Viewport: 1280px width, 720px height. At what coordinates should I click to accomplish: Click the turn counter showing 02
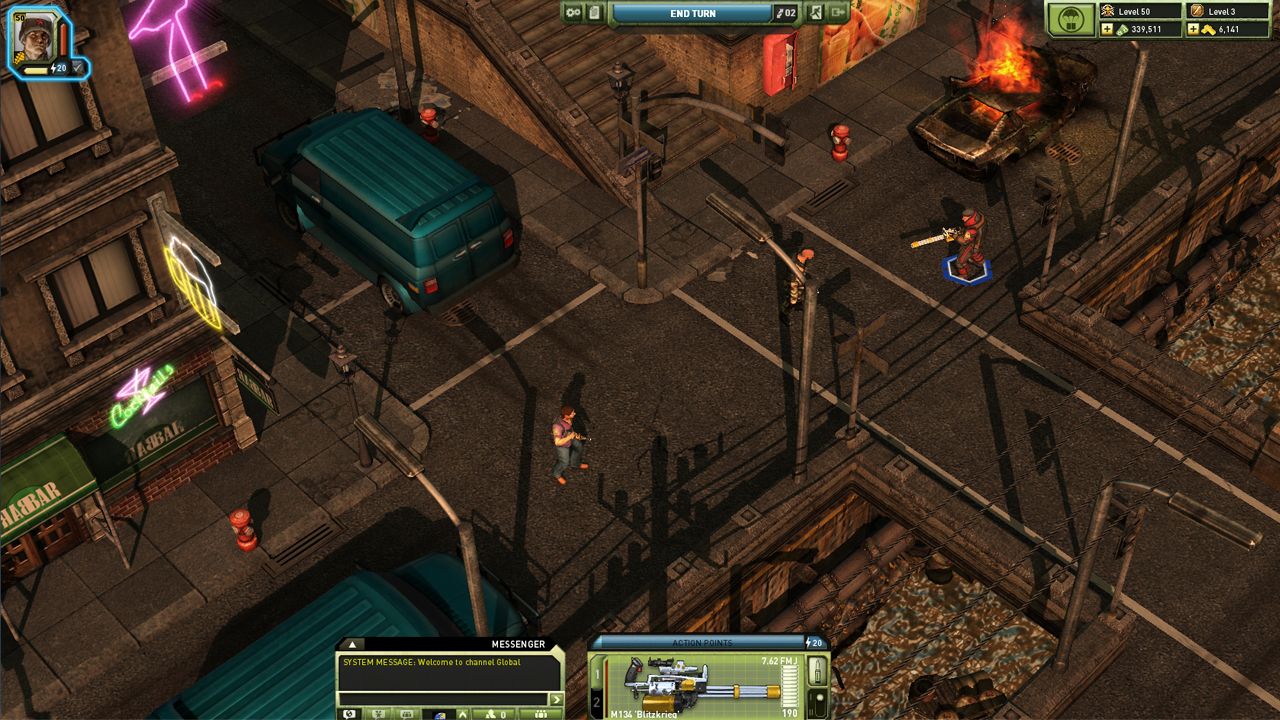(786, 13)
